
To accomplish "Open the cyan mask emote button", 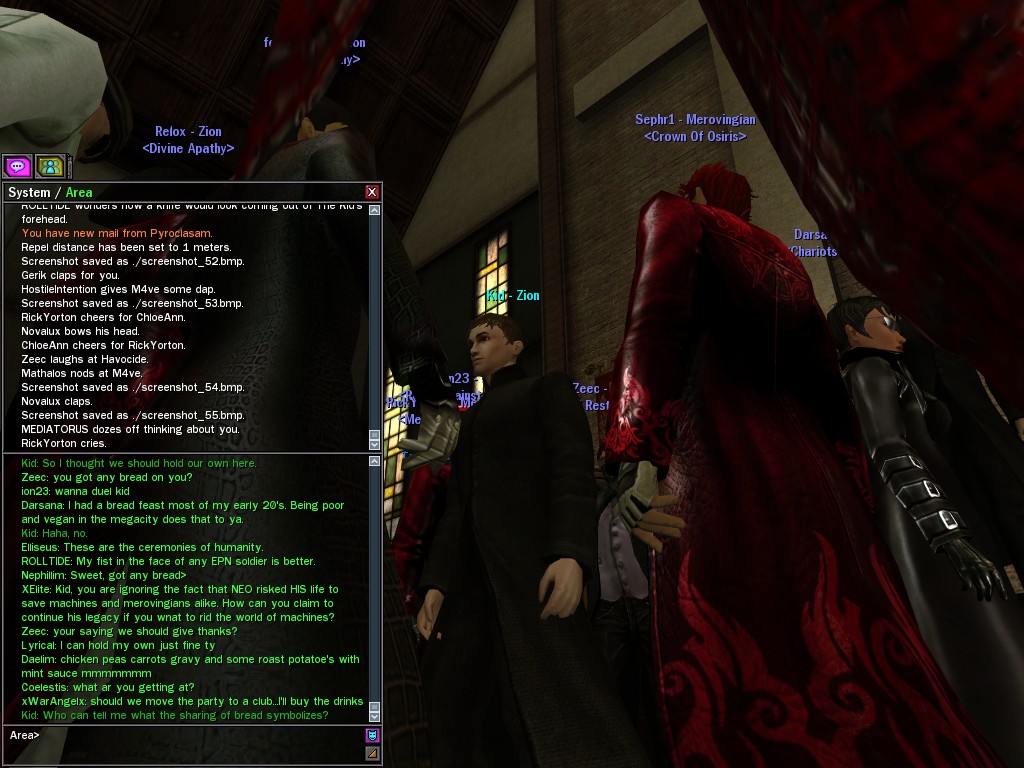I will pos(373,736).
